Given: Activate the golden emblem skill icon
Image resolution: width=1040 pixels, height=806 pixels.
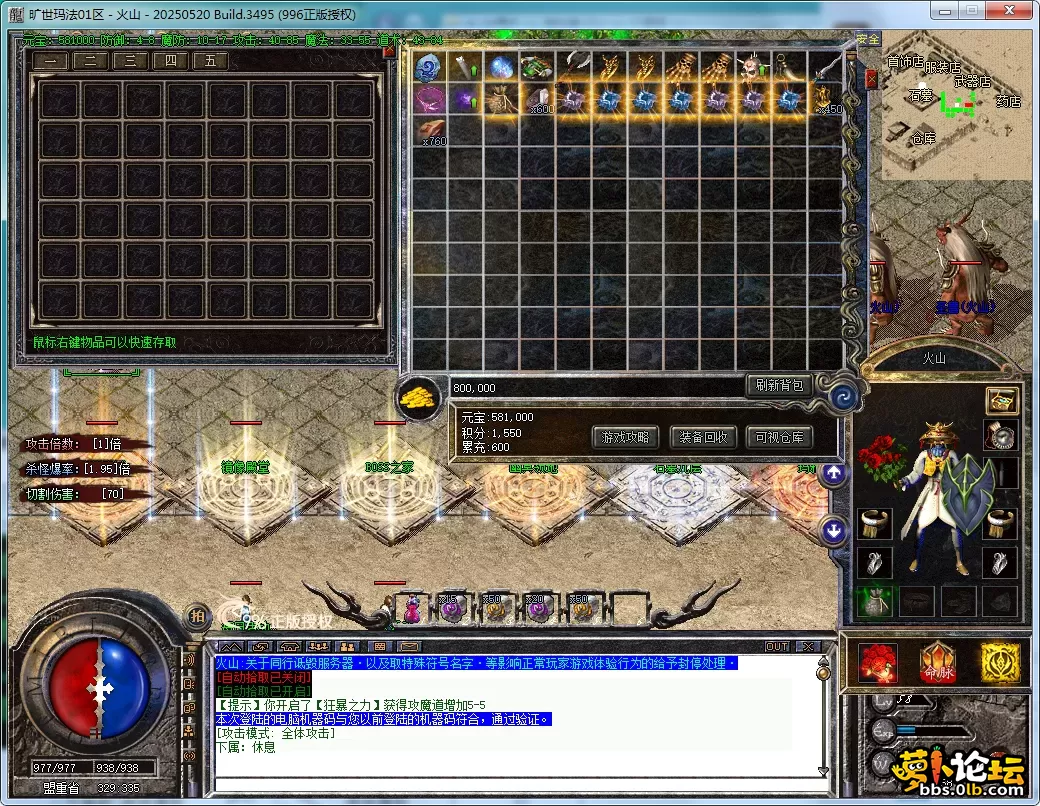Looking at the screenshot, I should [999, 662].
